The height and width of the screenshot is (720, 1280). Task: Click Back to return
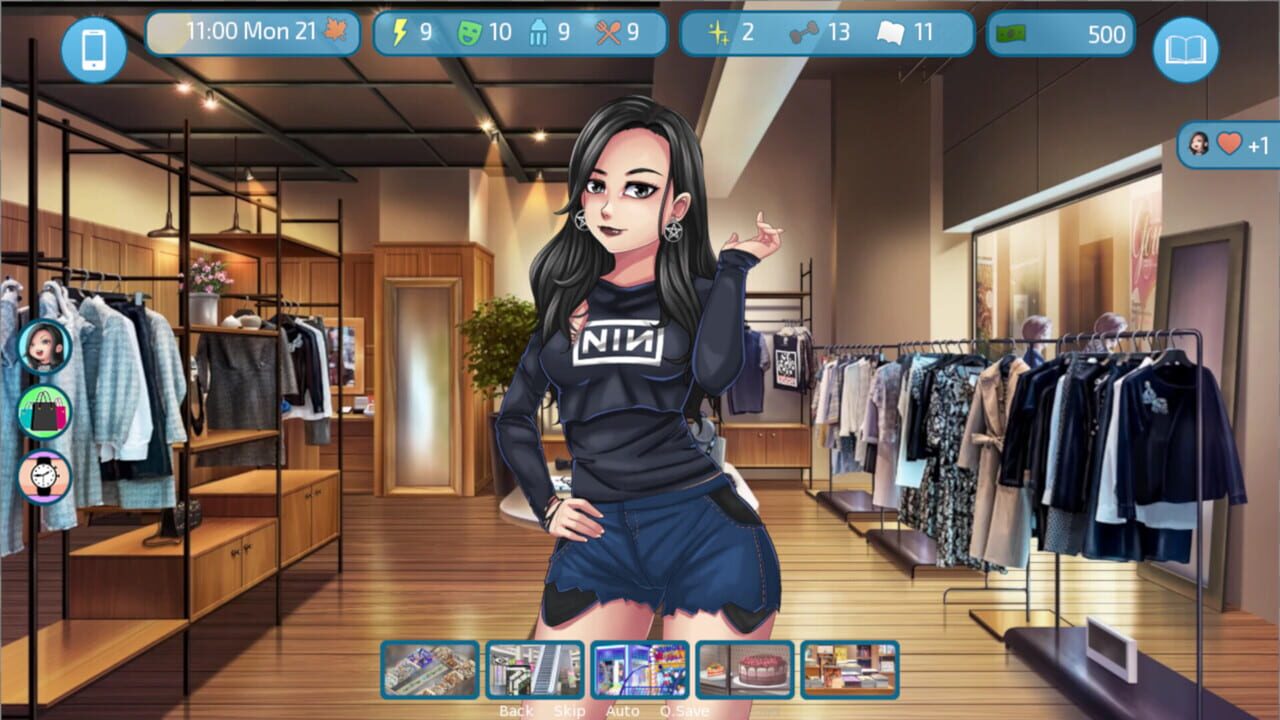click(515, 711)
